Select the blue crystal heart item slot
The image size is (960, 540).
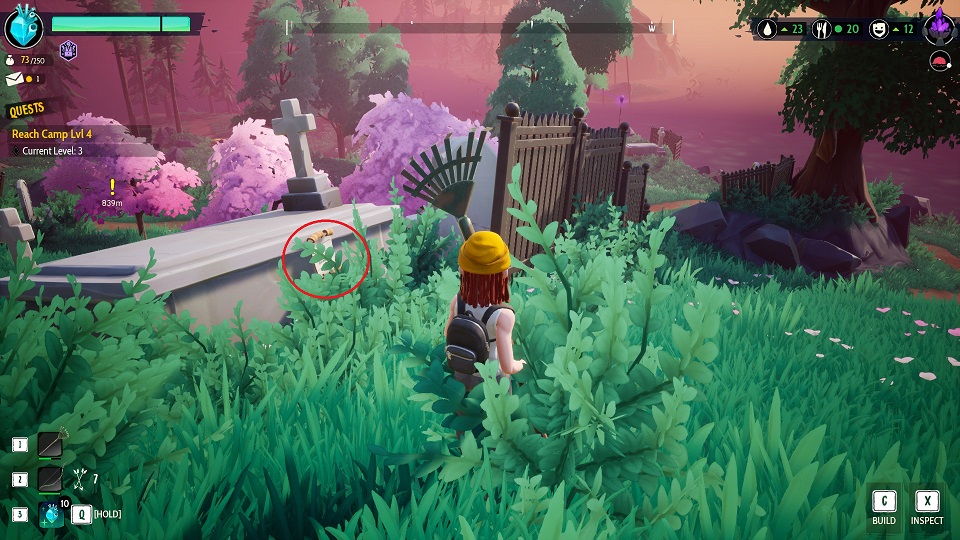[50, 514]
